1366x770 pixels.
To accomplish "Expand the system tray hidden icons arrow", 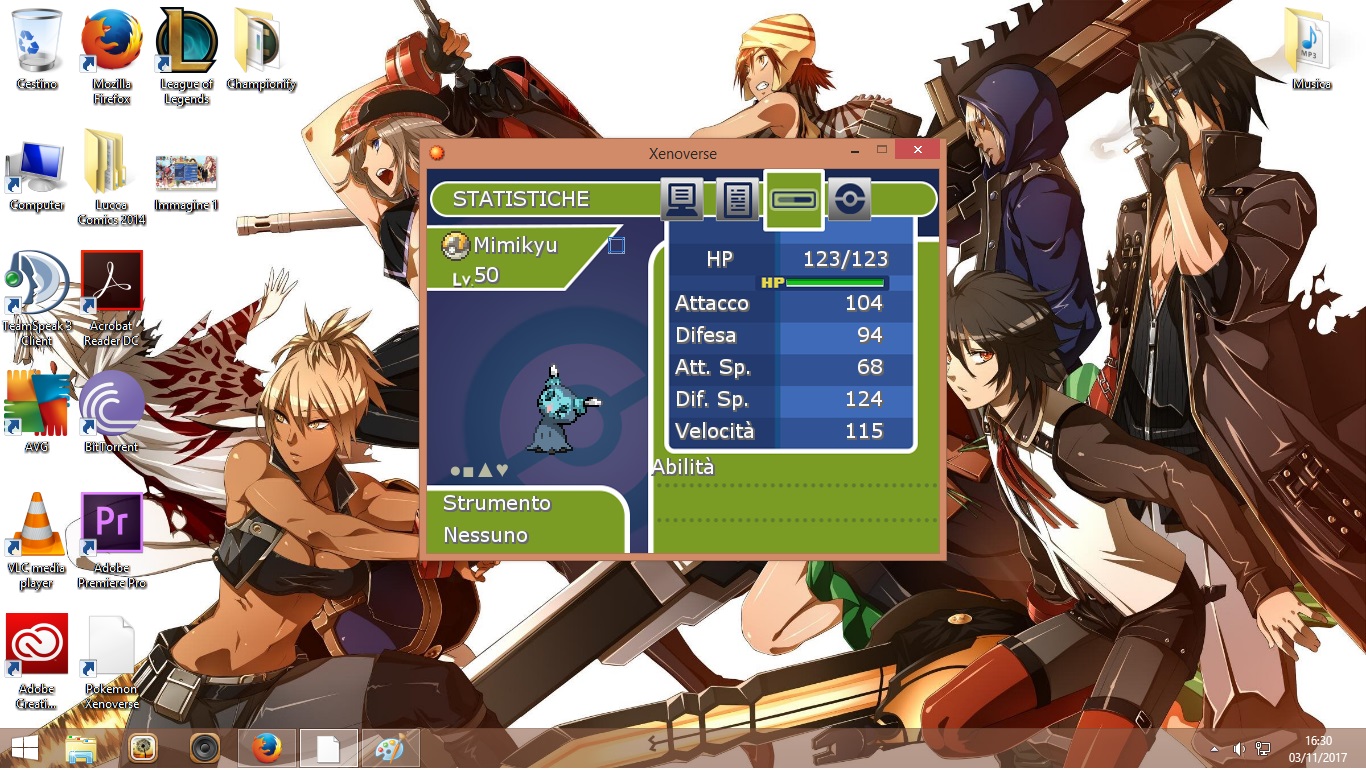I will point(1213,748).
